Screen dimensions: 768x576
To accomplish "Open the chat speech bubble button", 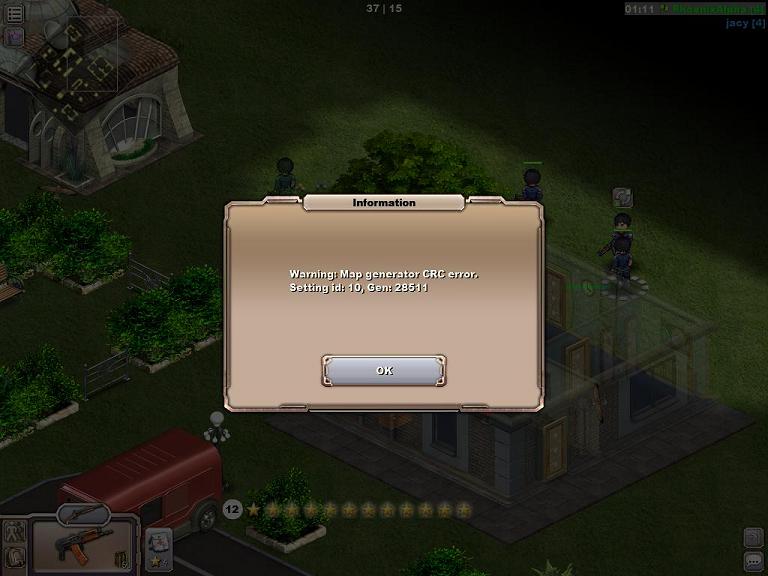I will (x=754, y=561).
